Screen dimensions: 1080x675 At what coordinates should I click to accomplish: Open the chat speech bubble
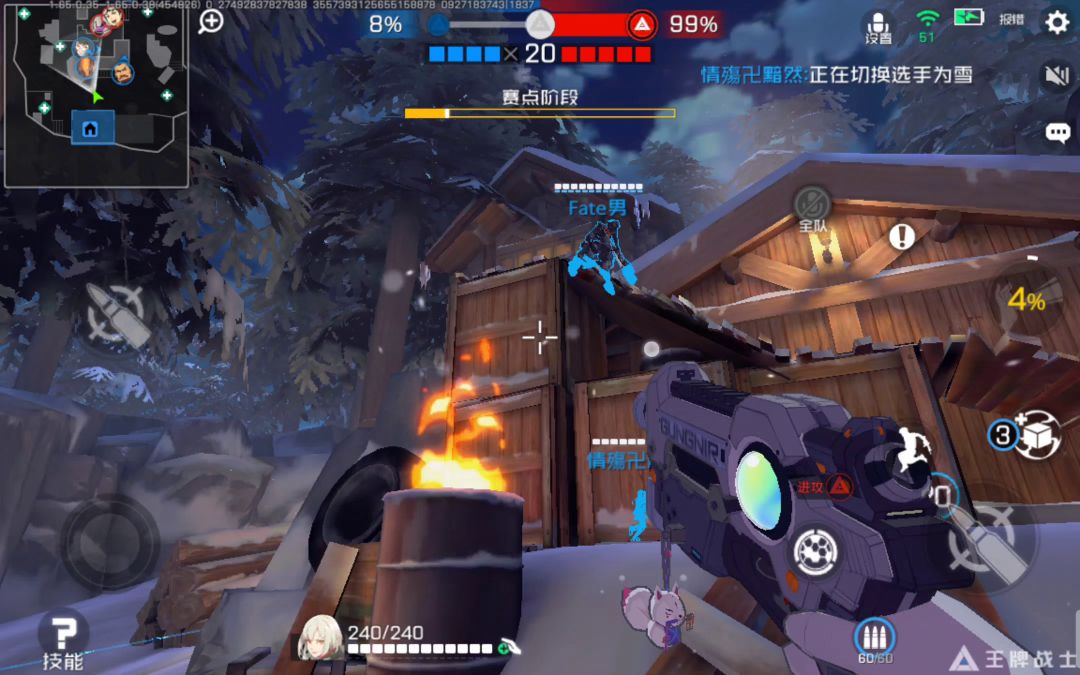[x=1057, y=132]
